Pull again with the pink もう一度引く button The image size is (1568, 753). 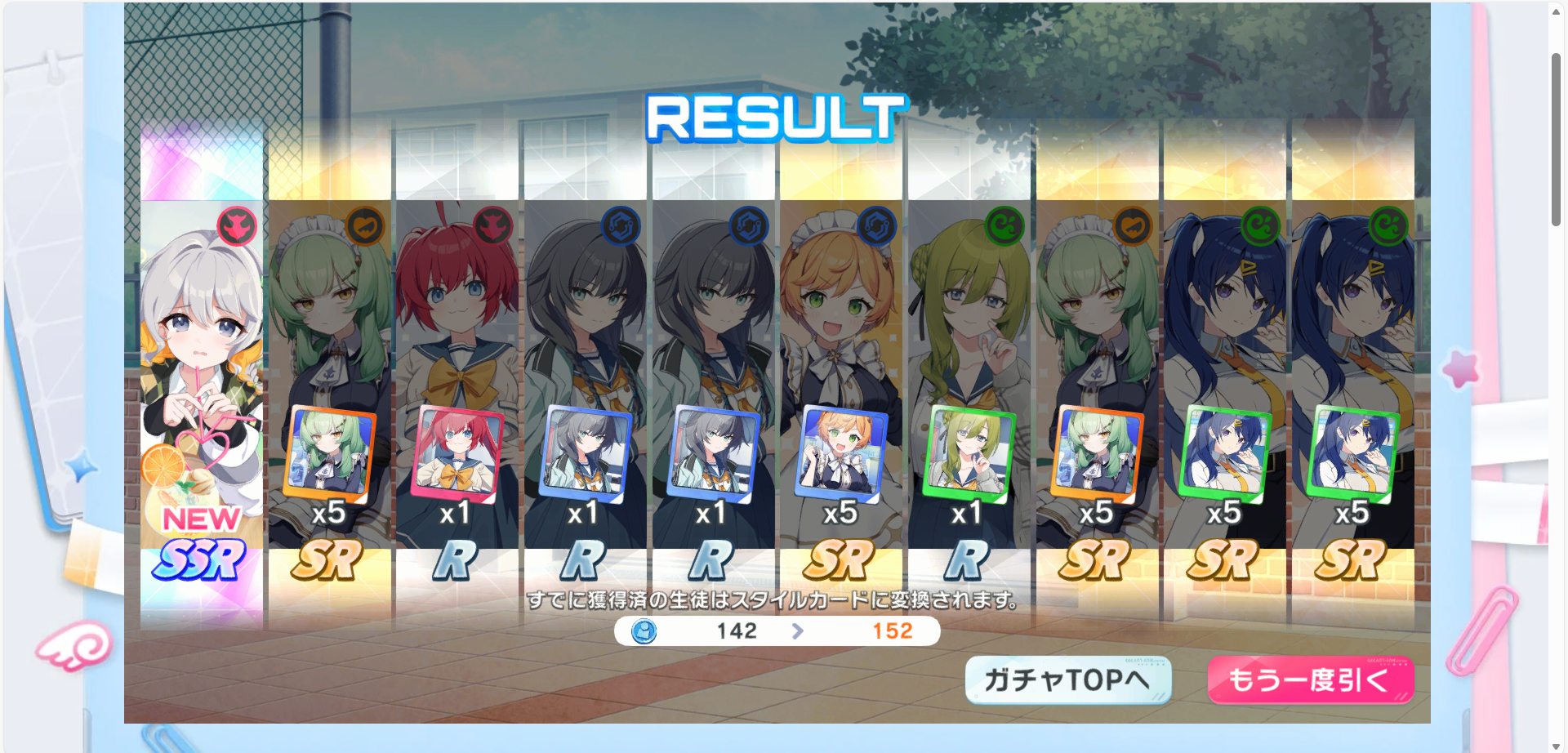(1310, 679)
